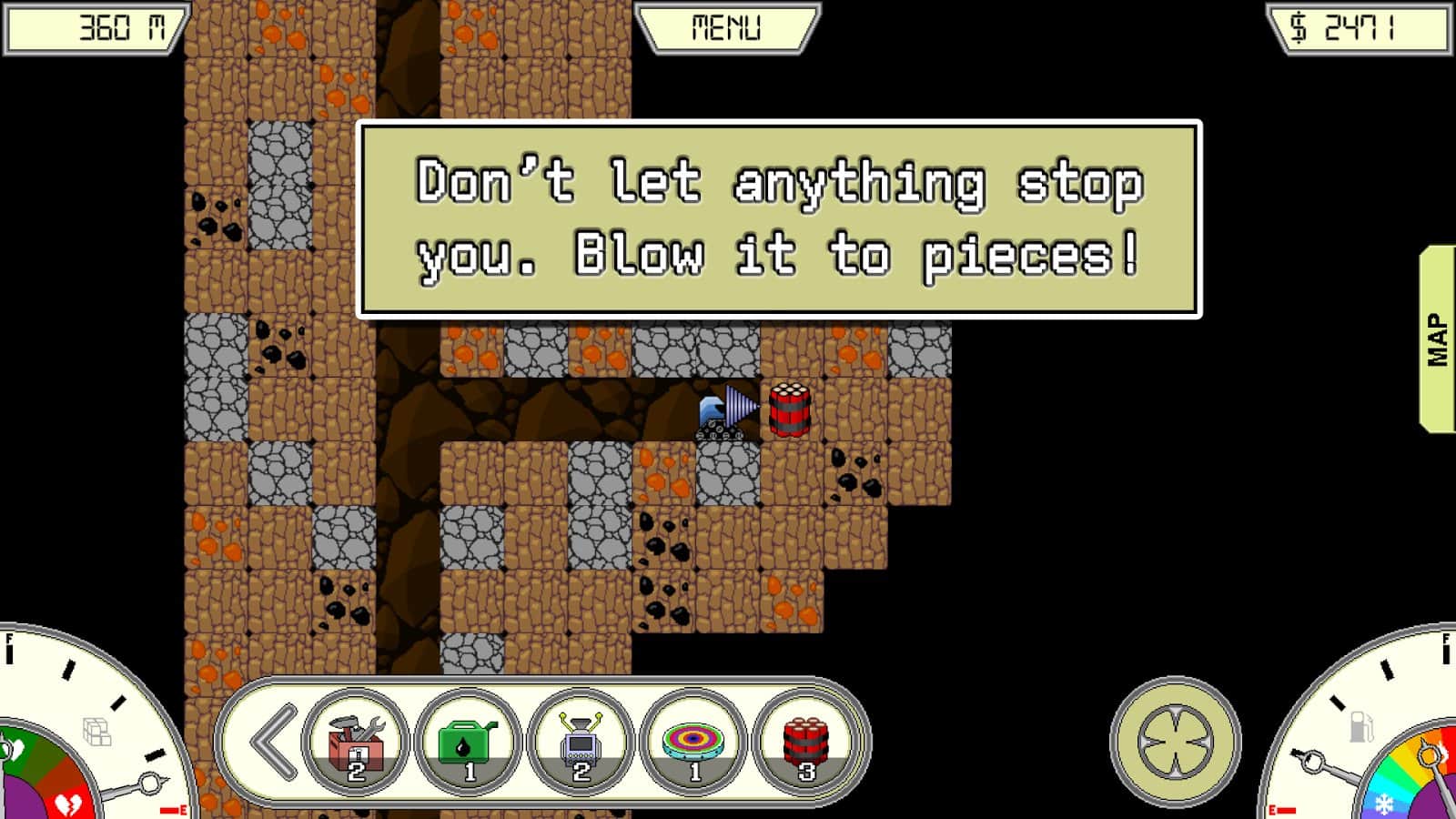Viewport: 1456px width, 819px height.
Task: Dismiss the "Blow it to pieces!" tip box
Action: [x=779, y=219]
